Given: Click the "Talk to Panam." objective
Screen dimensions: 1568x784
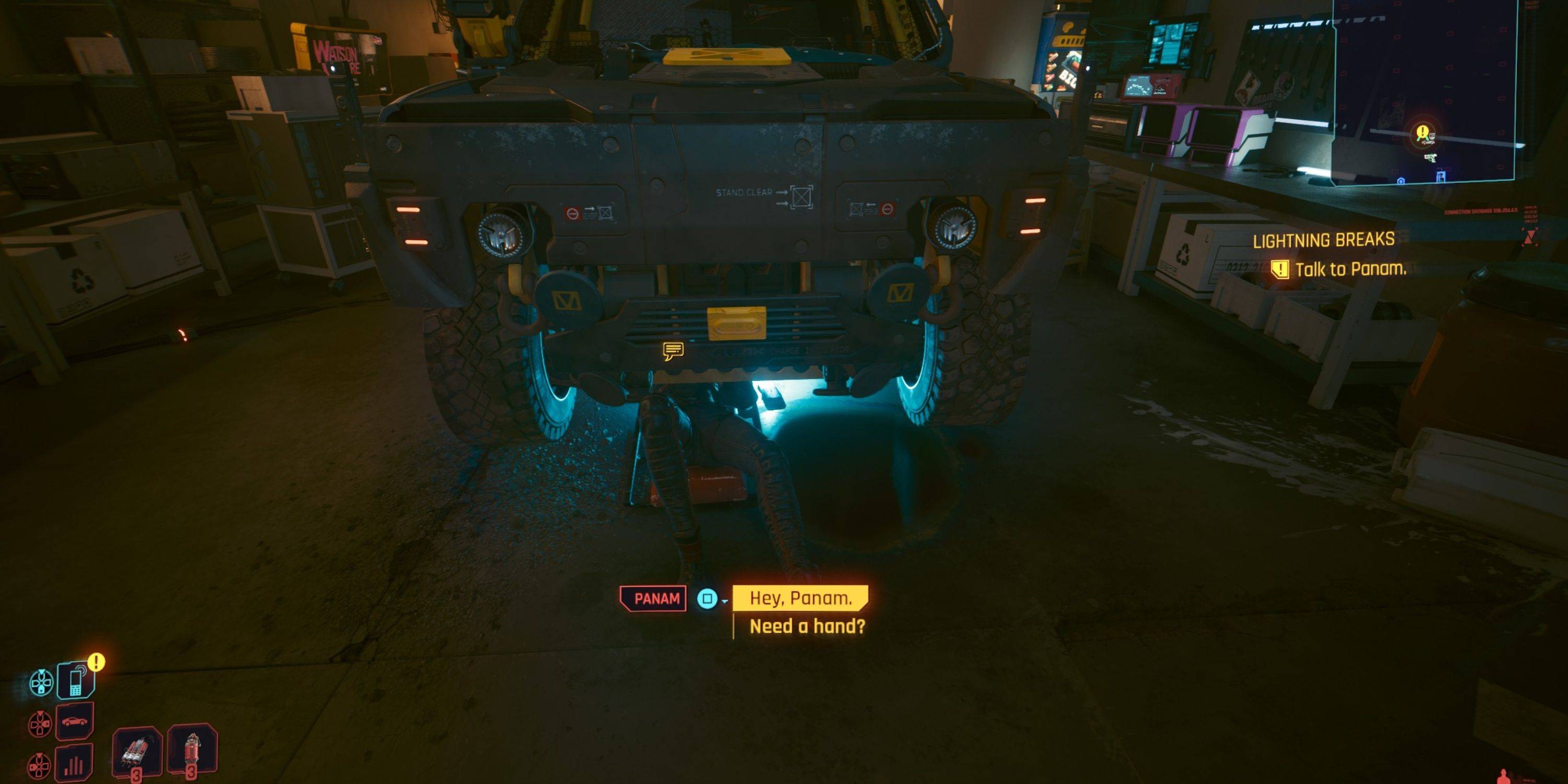Looking at the screenshot, I should pyautogui.click(x=1350, y=269).
